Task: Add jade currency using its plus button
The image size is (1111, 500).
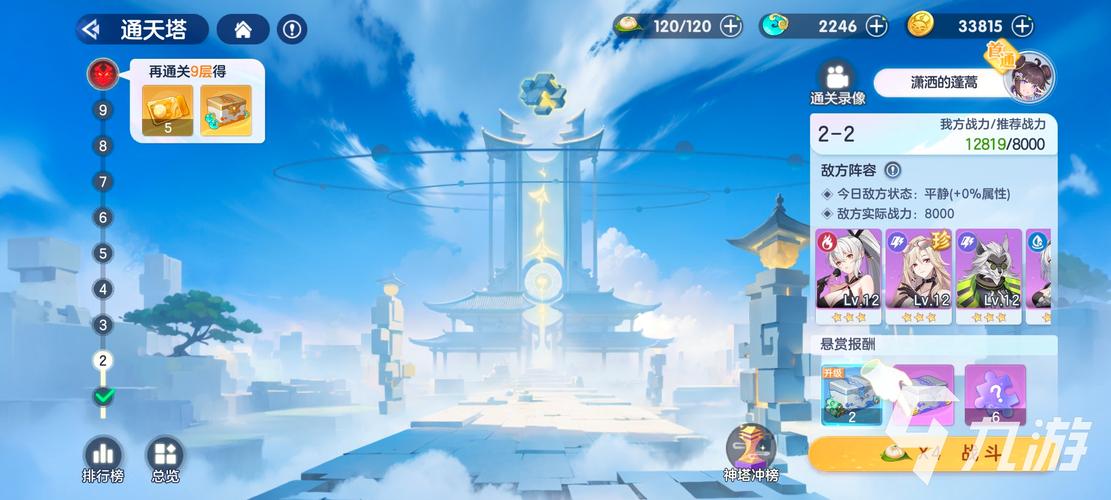Action: 876,26
